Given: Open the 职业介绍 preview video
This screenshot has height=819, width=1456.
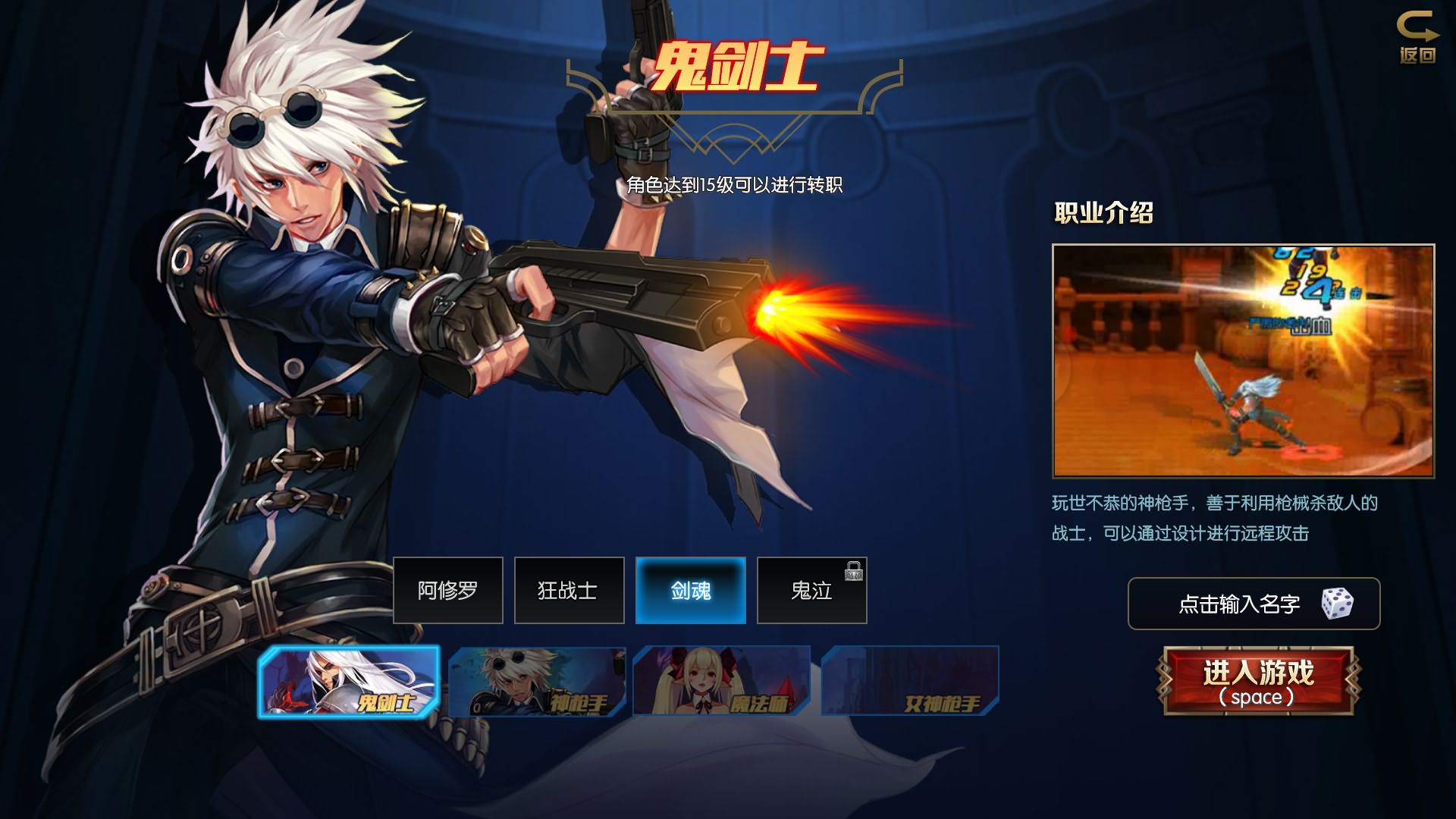Looking at the screenshot, I should click(1243, 360).
